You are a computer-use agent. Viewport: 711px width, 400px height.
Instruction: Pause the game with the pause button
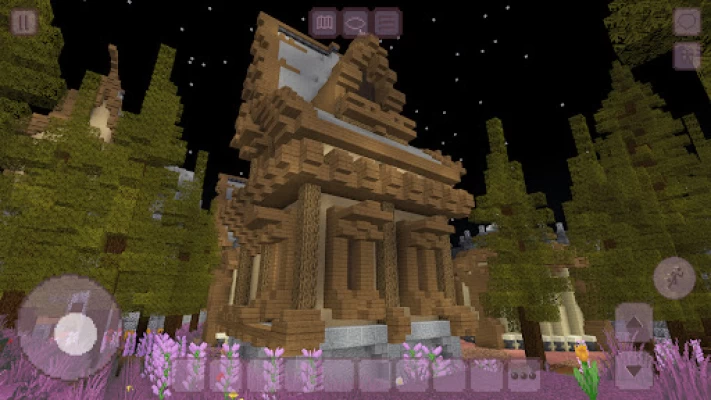coord(24,22)
